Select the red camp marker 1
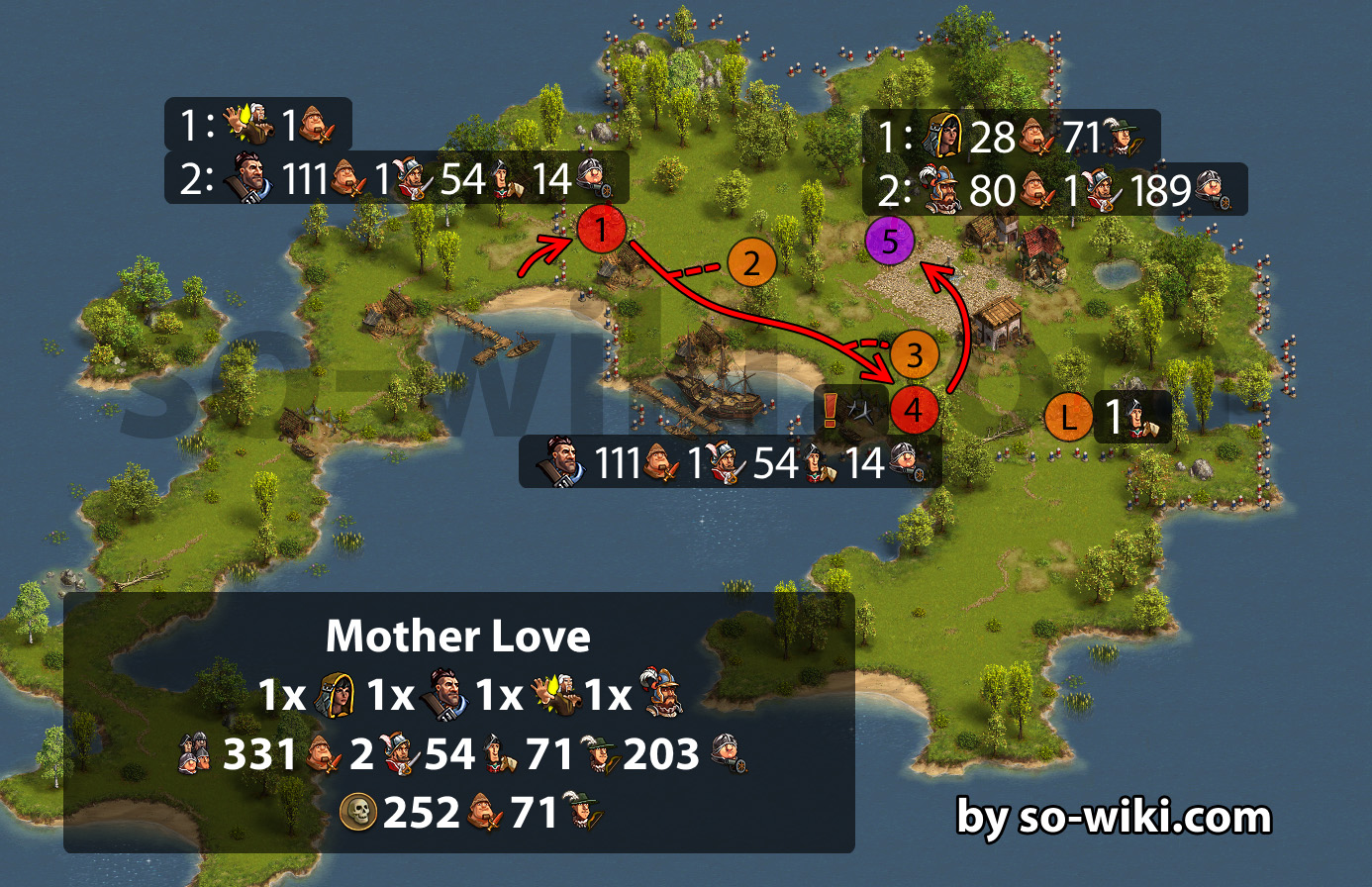Image resolution: width=1372 pixels, height=887 pixels. 601,230
